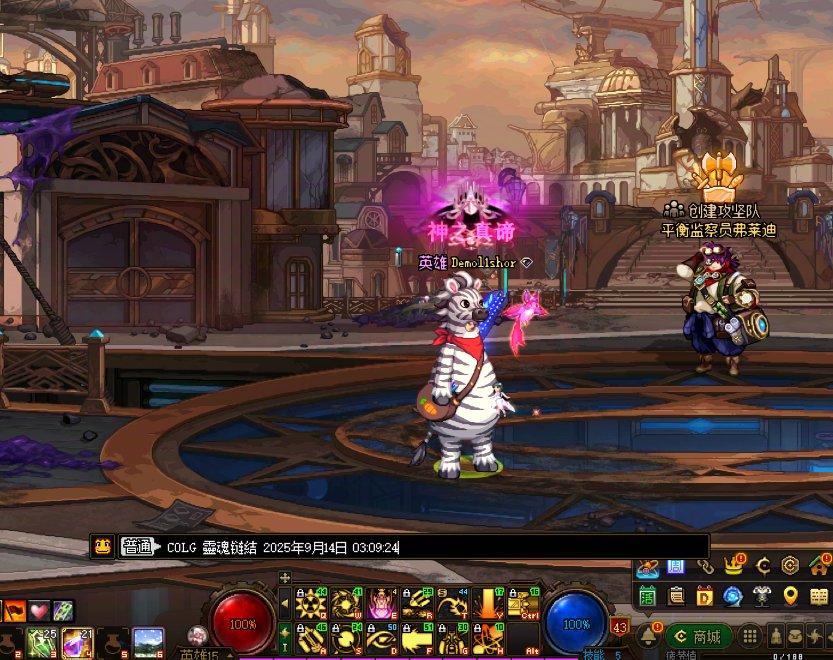Open the nine-dot grid menu
The height and width of the screenshot is (660, 833).
[750, 636]
